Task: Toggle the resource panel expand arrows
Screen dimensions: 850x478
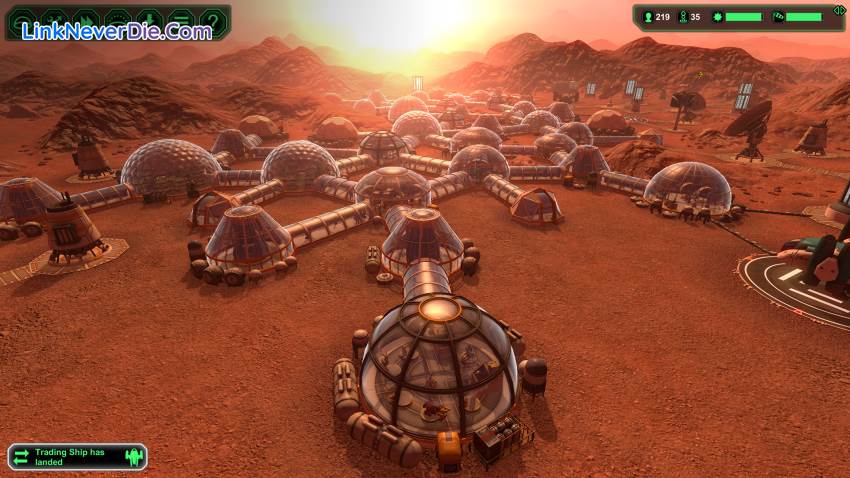Action: pos(838,11)
